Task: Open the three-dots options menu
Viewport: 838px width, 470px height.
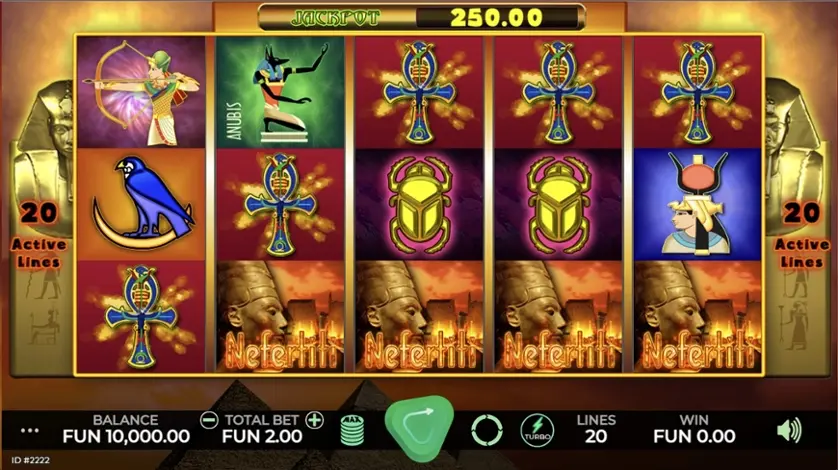Action: point(30,431)
